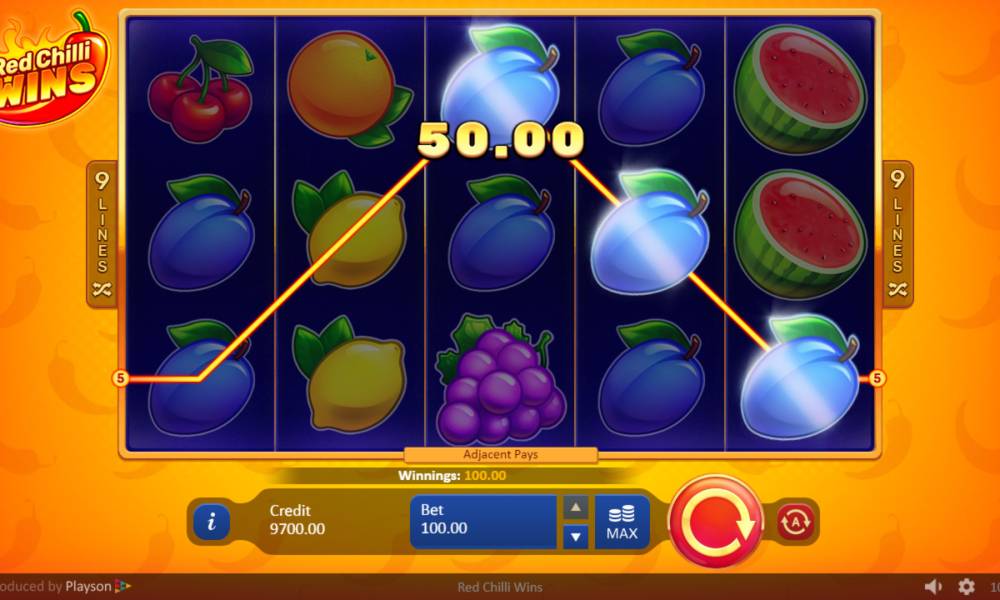Mute the game sound speaker icon
The height and width of the screenshot is (600, 1000).
(x=933, y=587)
